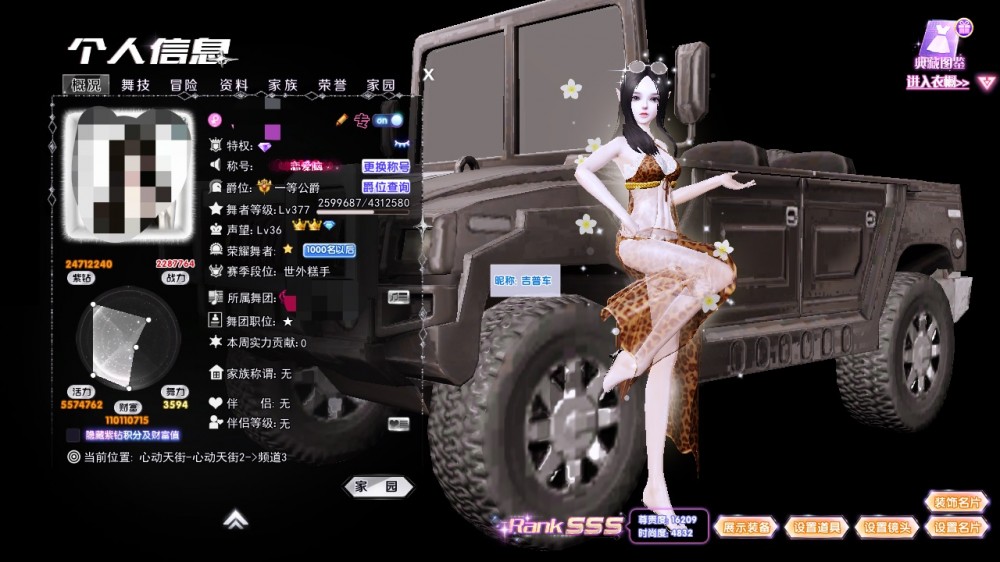Collapse the panel with the double-chevron arrow
This screenshot has height=562, width=1000.
235,518
